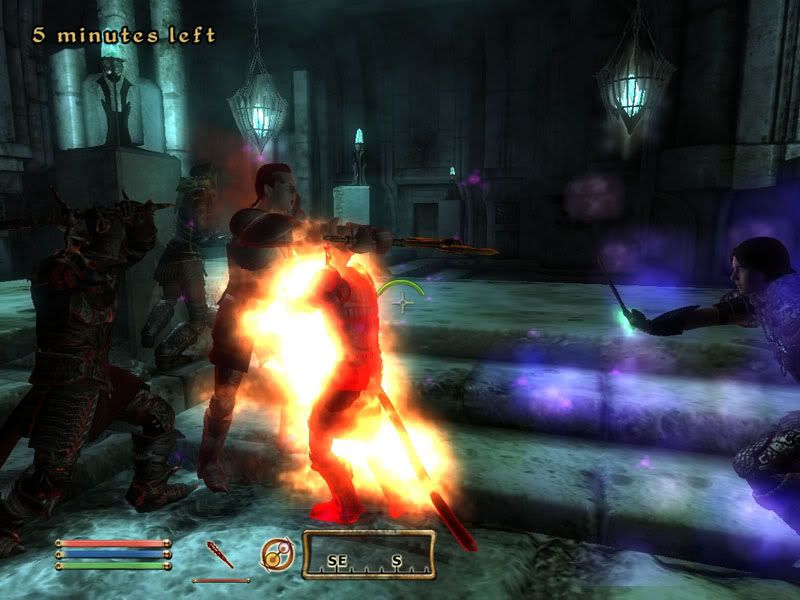The width and height of the screenshot is (800, 600).
Task: Click the compass showing SE and S
Action: (x=368, y=555)
